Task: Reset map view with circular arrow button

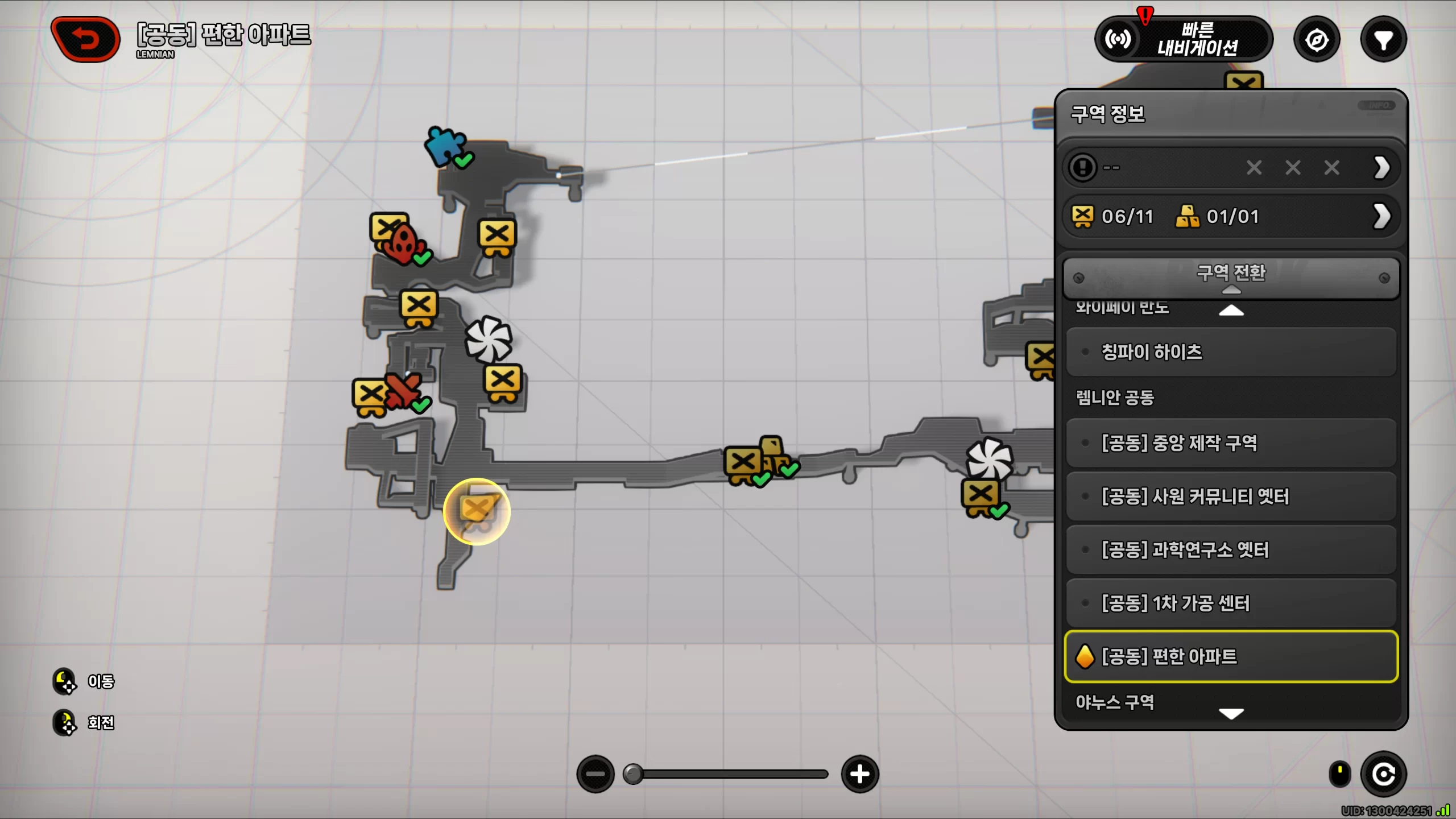Action: click(1383, 774)
